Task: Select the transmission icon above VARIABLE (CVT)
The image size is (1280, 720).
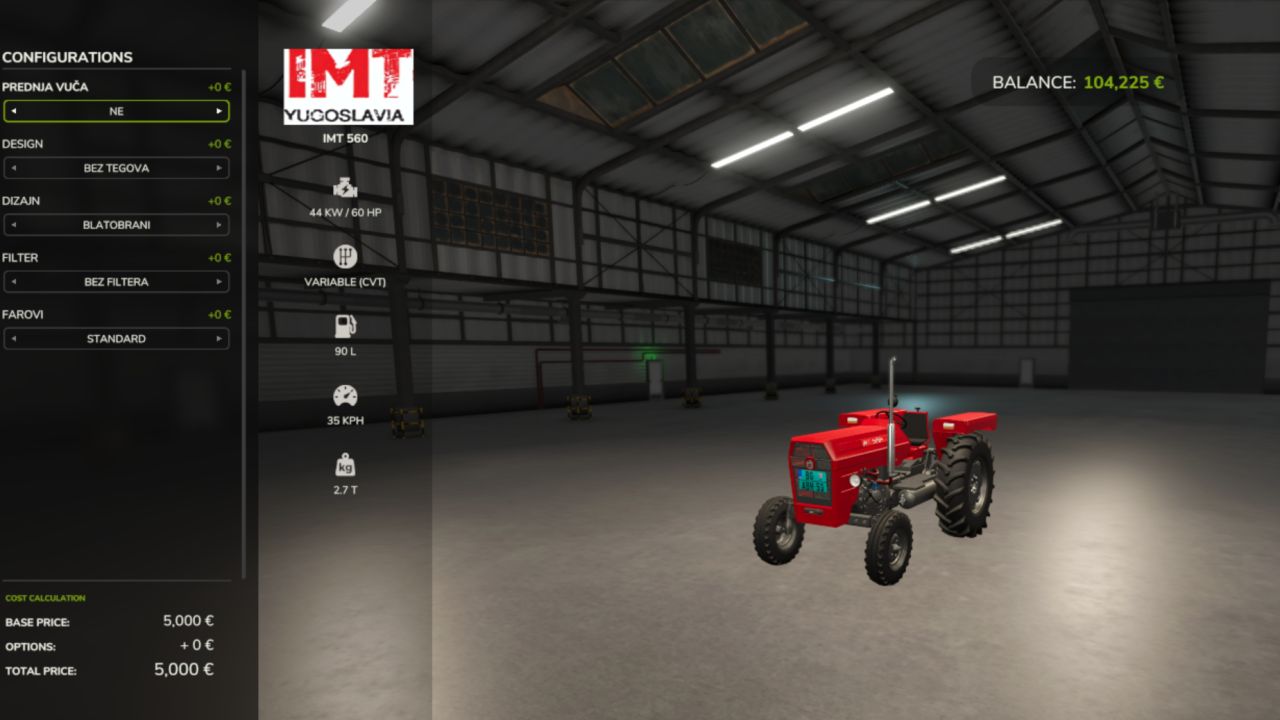Action: point(344,256)
